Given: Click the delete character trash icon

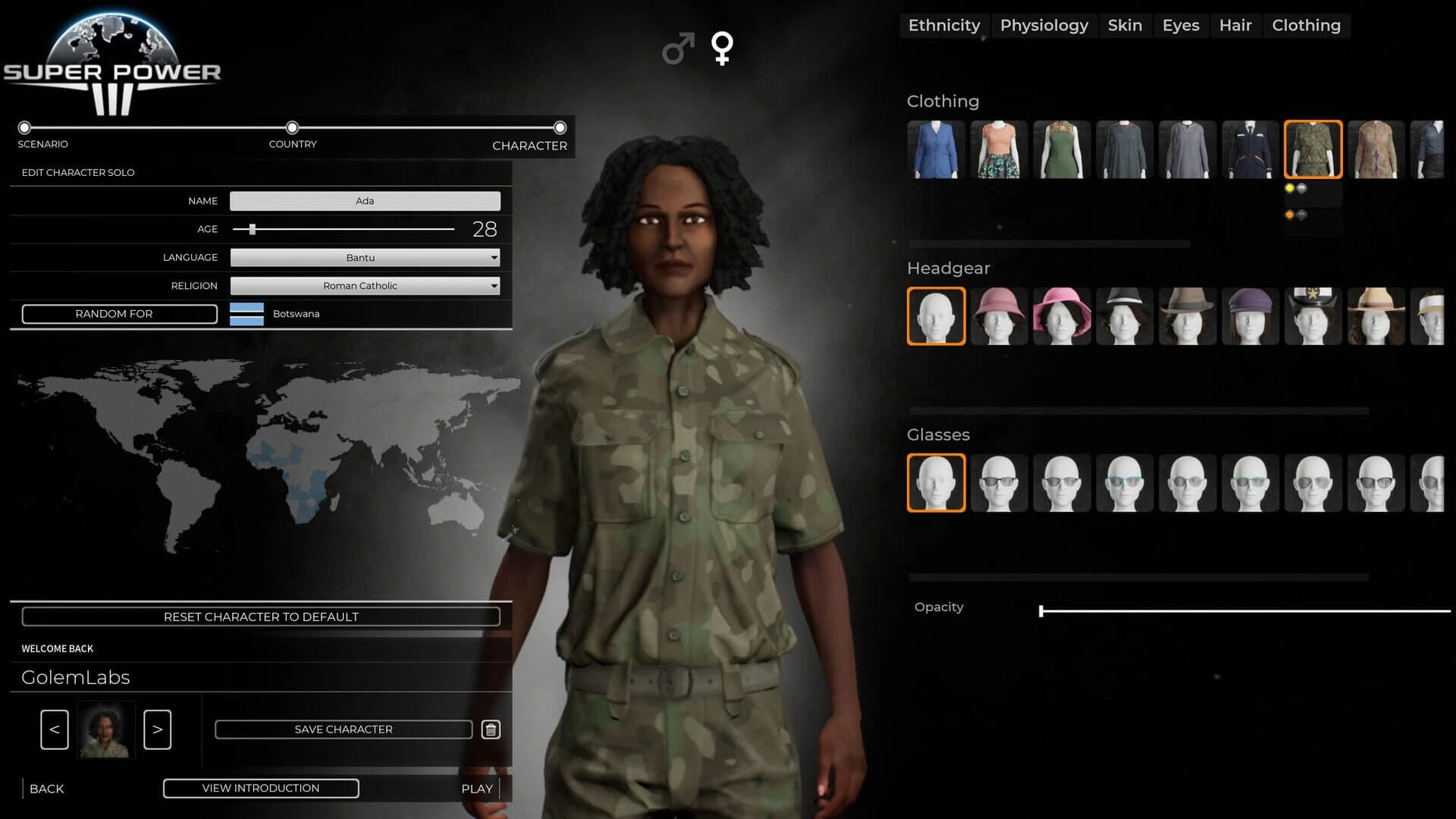Looking at the screenshot, I should coord(490,729).
